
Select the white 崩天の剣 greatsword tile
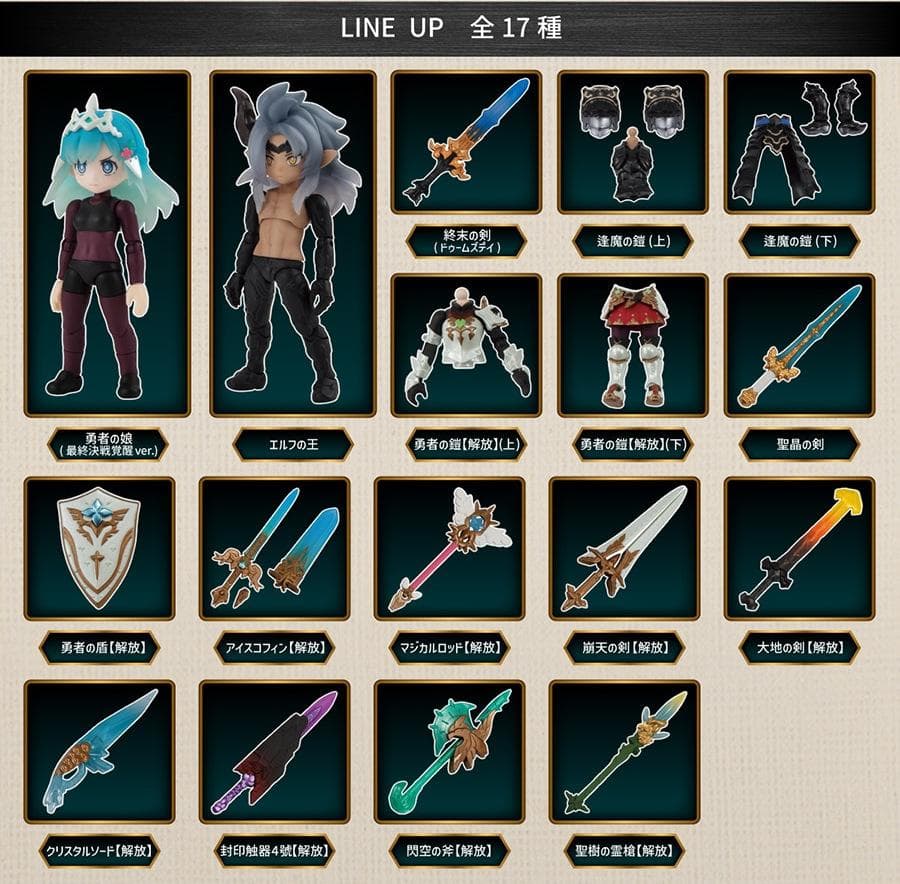coord(624,548)
